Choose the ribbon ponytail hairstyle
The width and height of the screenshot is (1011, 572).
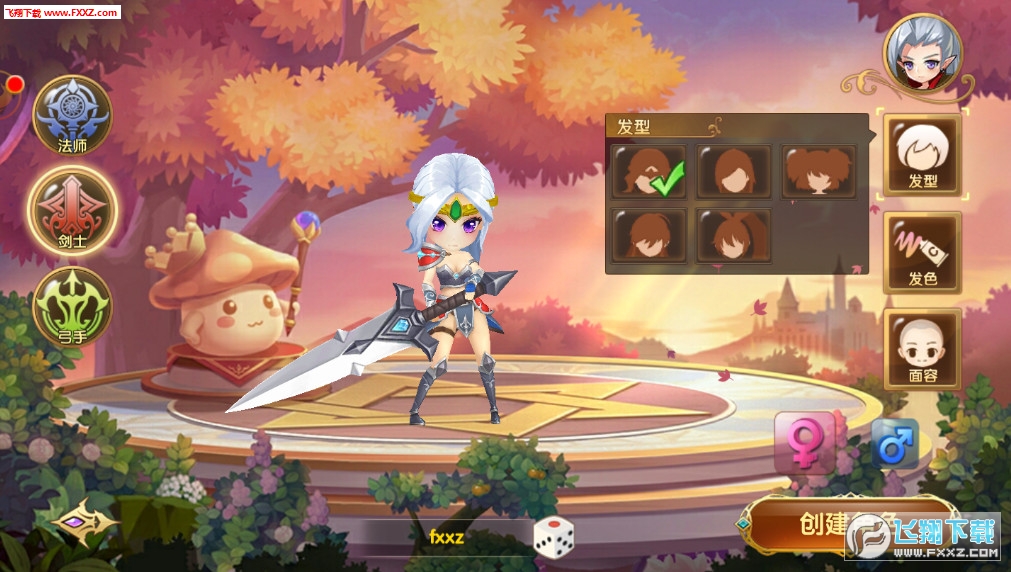point(734,235)
